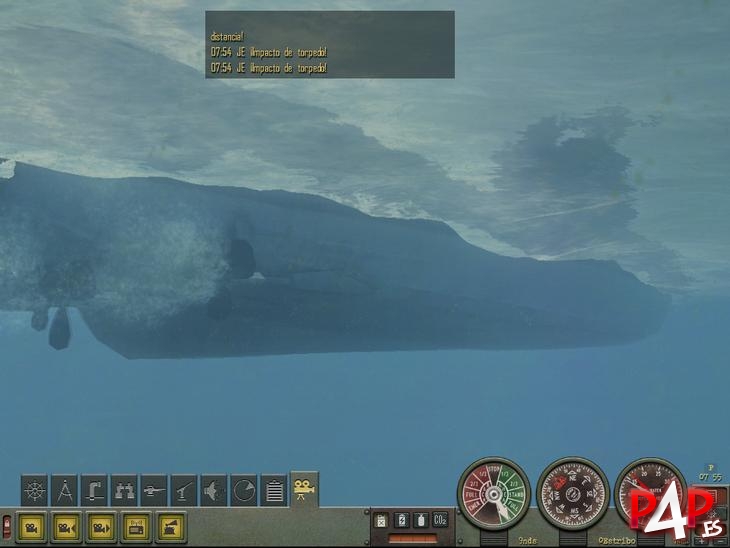
Task: Open the binoculars watch tab
Action: point(125,490)
